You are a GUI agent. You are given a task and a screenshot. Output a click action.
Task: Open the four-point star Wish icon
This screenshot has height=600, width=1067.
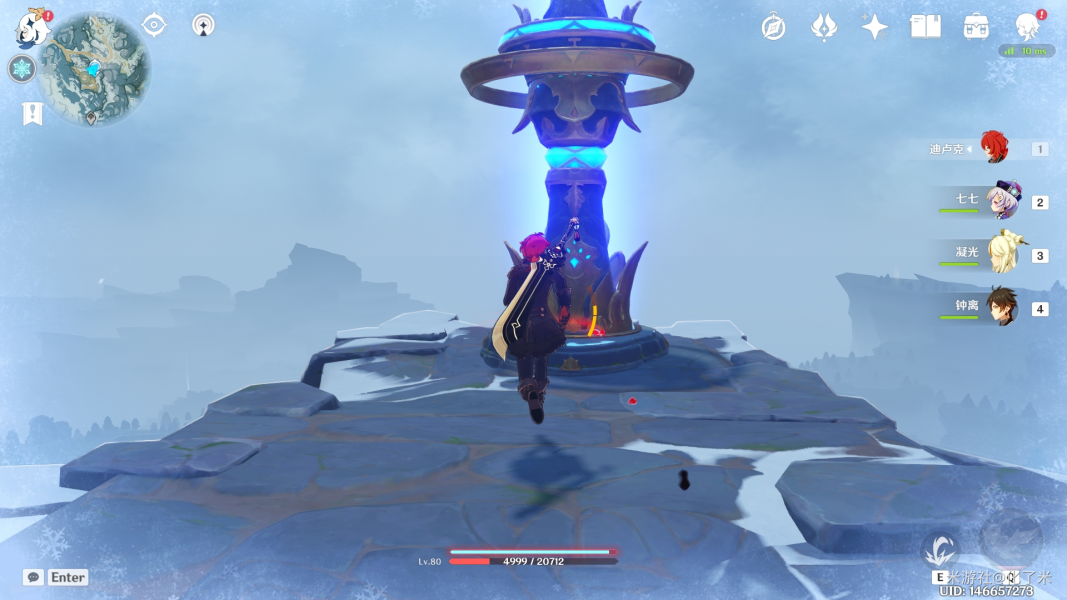point(875,27)
